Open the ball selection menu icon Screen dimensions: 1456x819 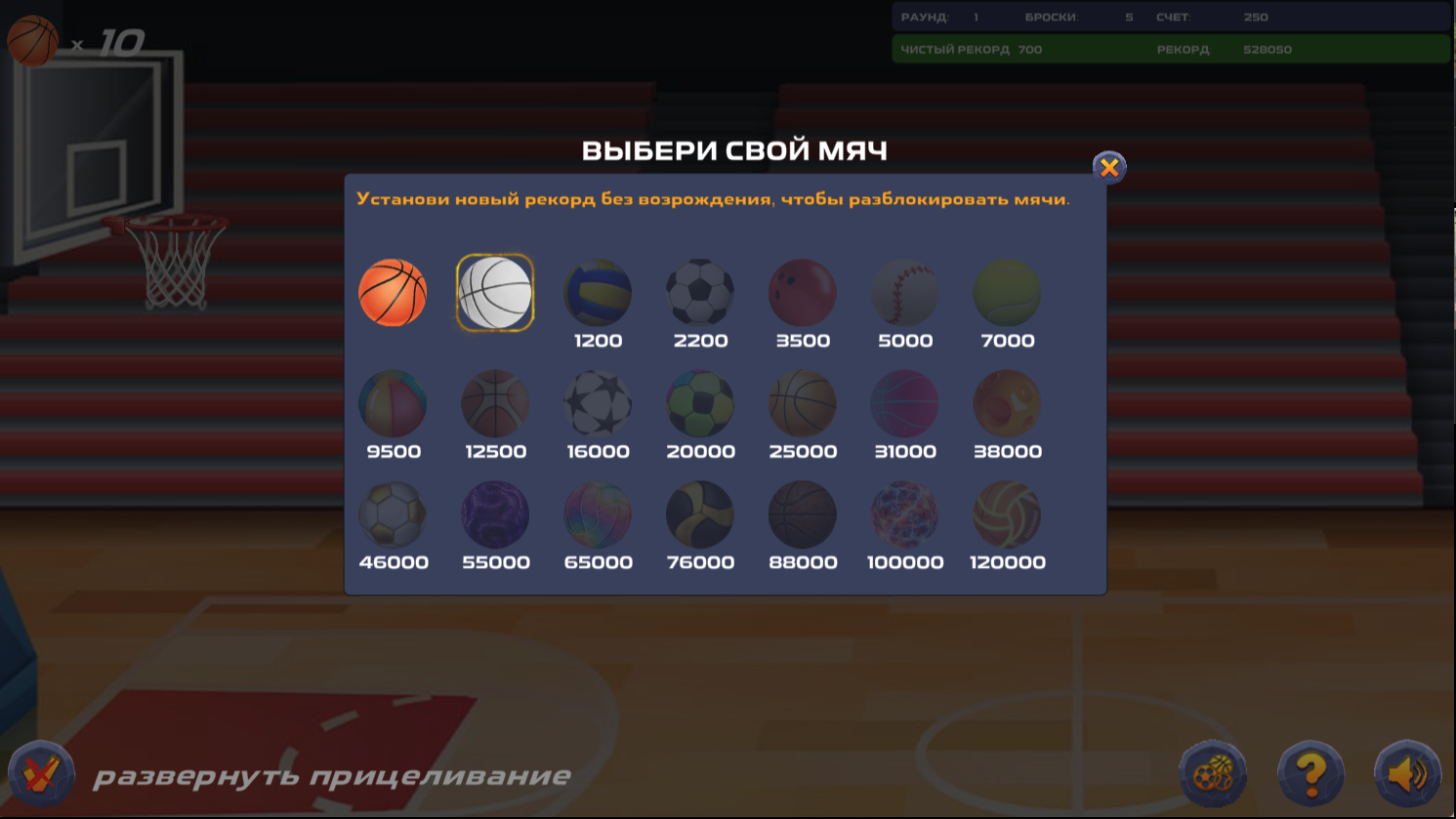1214,772
